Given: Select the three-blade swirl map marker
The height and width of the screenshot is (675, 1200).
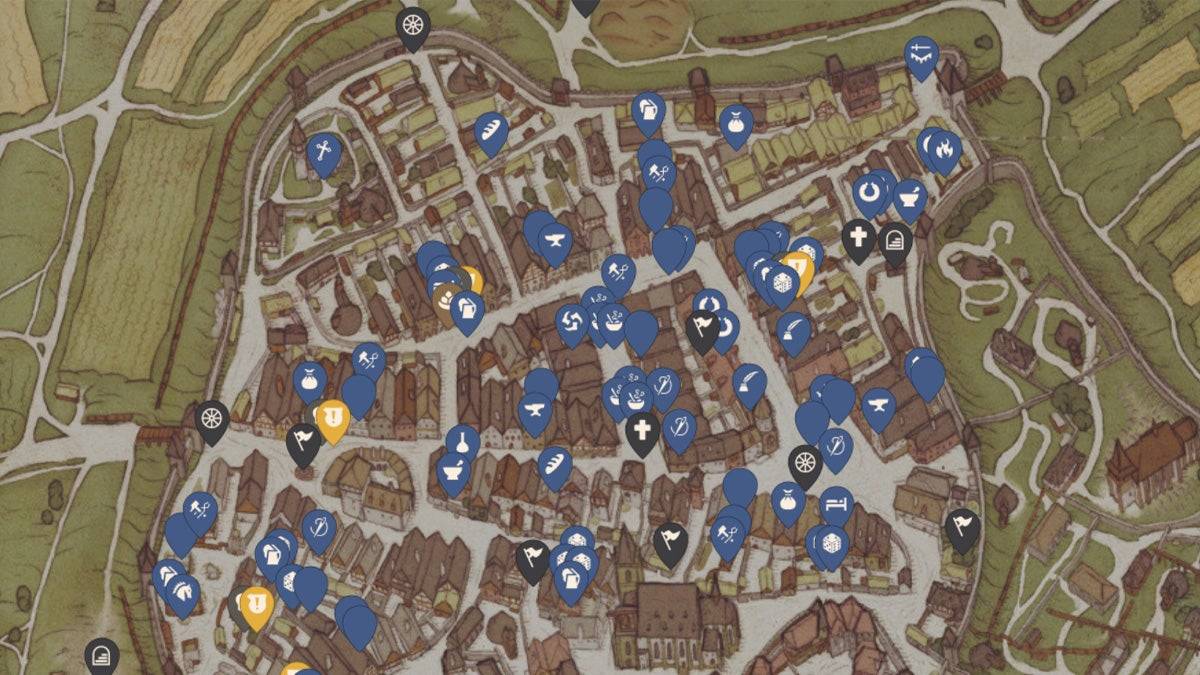Looking at the screenshot, I should tap(572, 321).
